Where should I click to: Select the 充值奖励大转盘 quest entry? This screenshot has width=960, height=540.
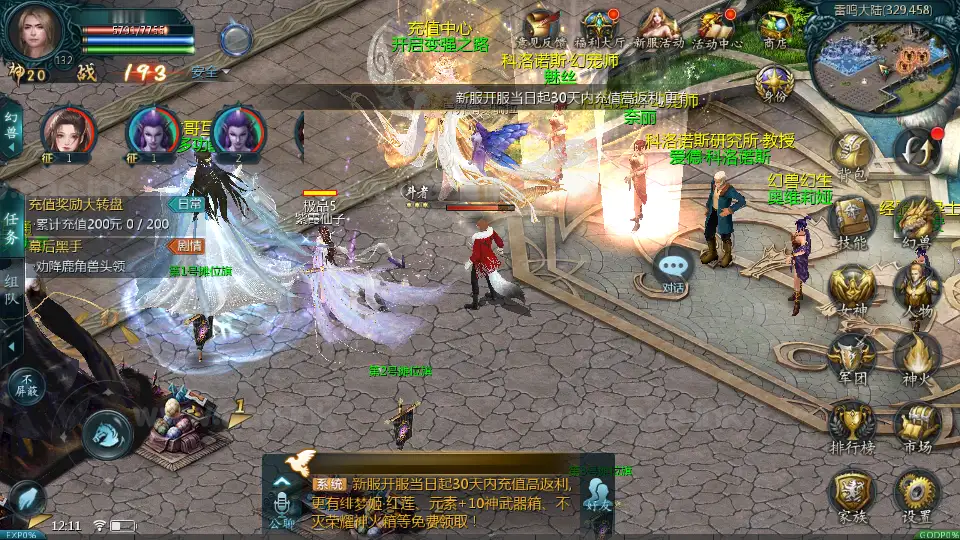pos(100,204)
